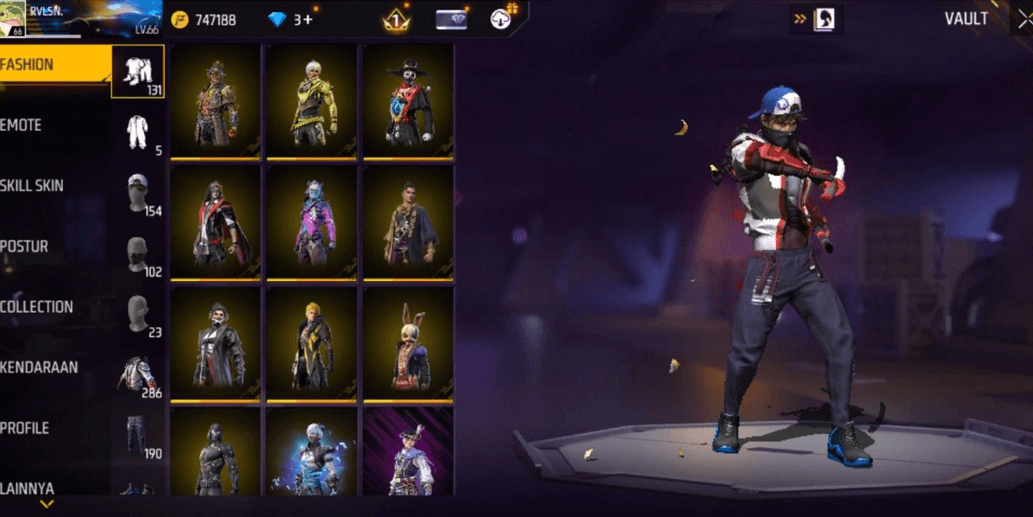The image size is (1033, 517).
Task: Select the feathered hat outfit on purple background
Action: pos(409,452)
